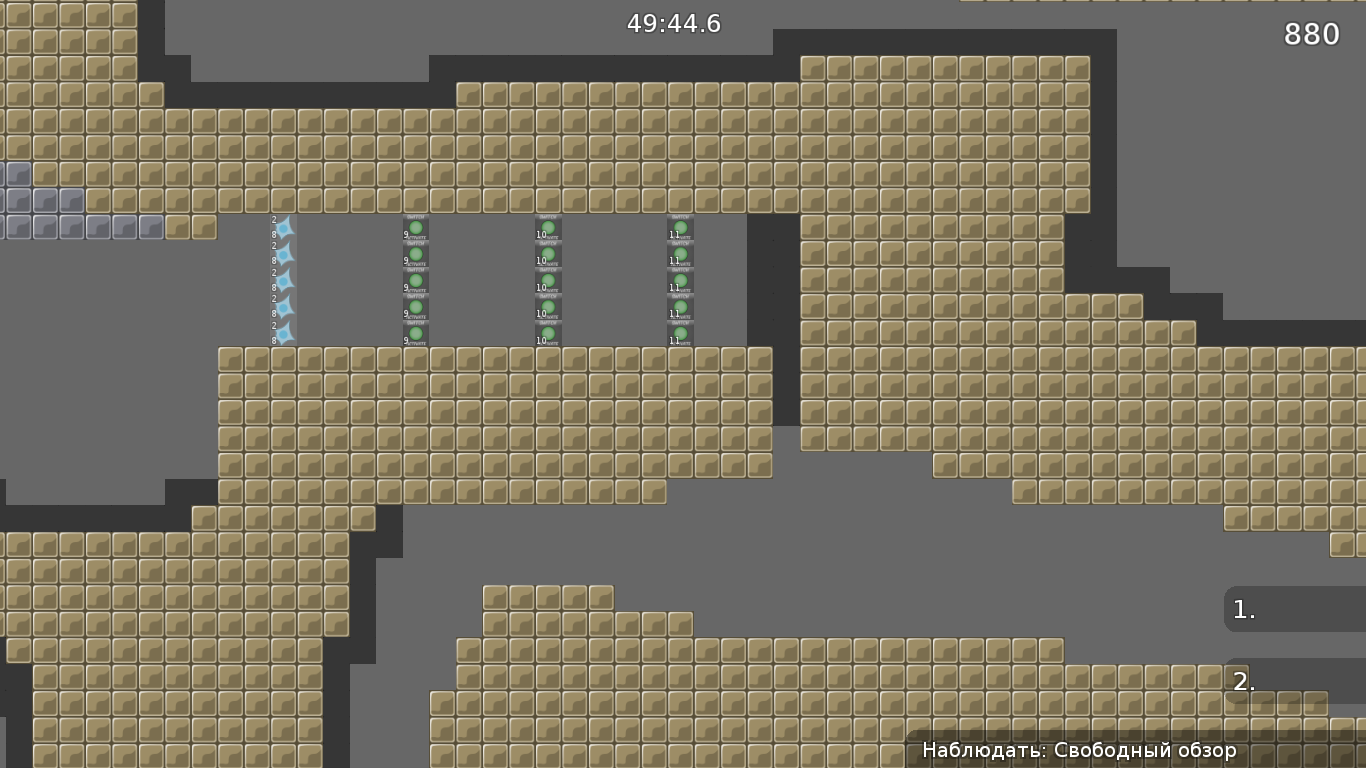Click the score counter showing 880
1366x768 pixels.
pos(1310,33)
